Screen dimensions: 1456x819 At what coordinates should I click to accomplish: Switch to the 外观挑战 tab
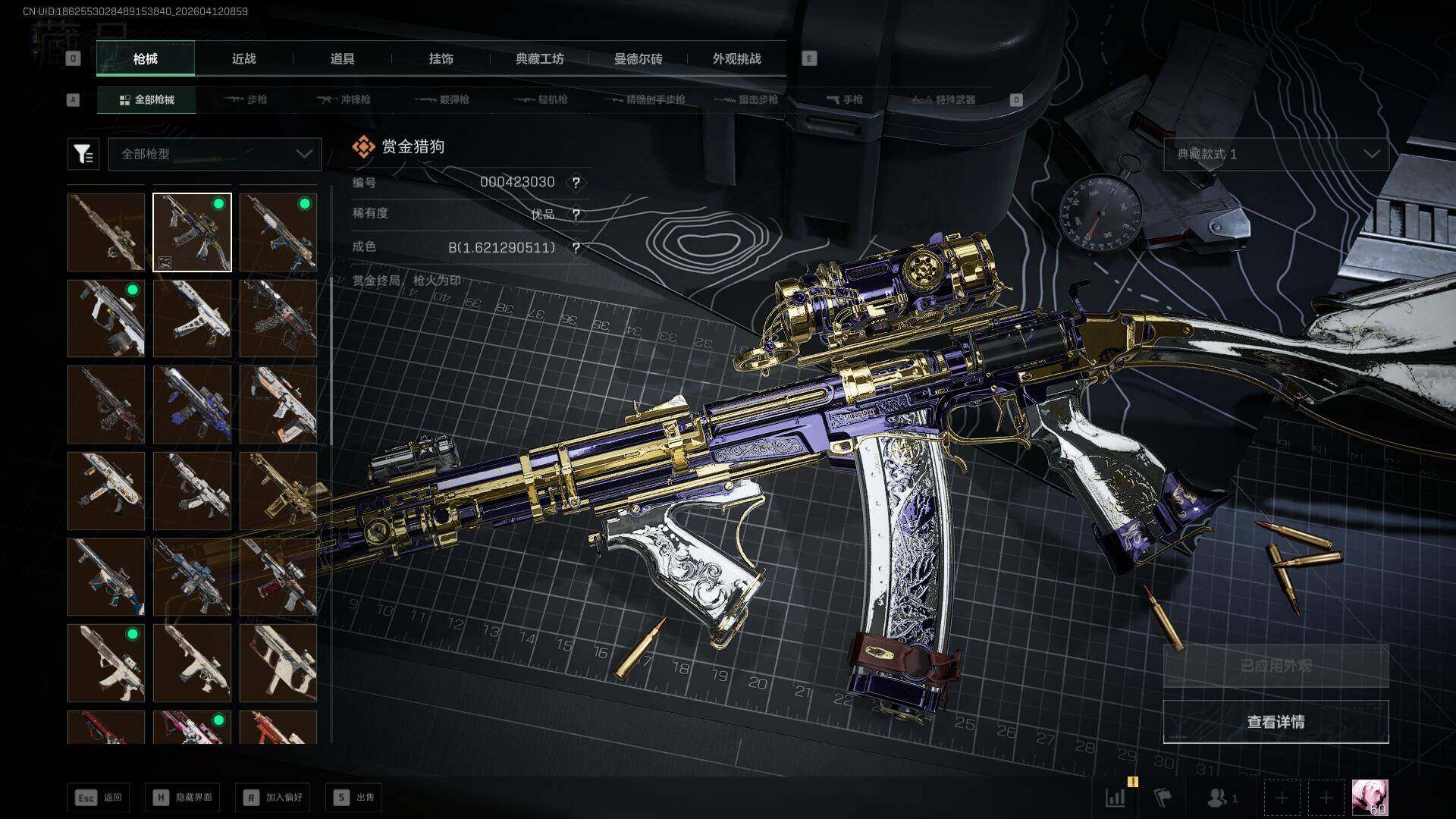pyautogui.click(x=736, y=58)
